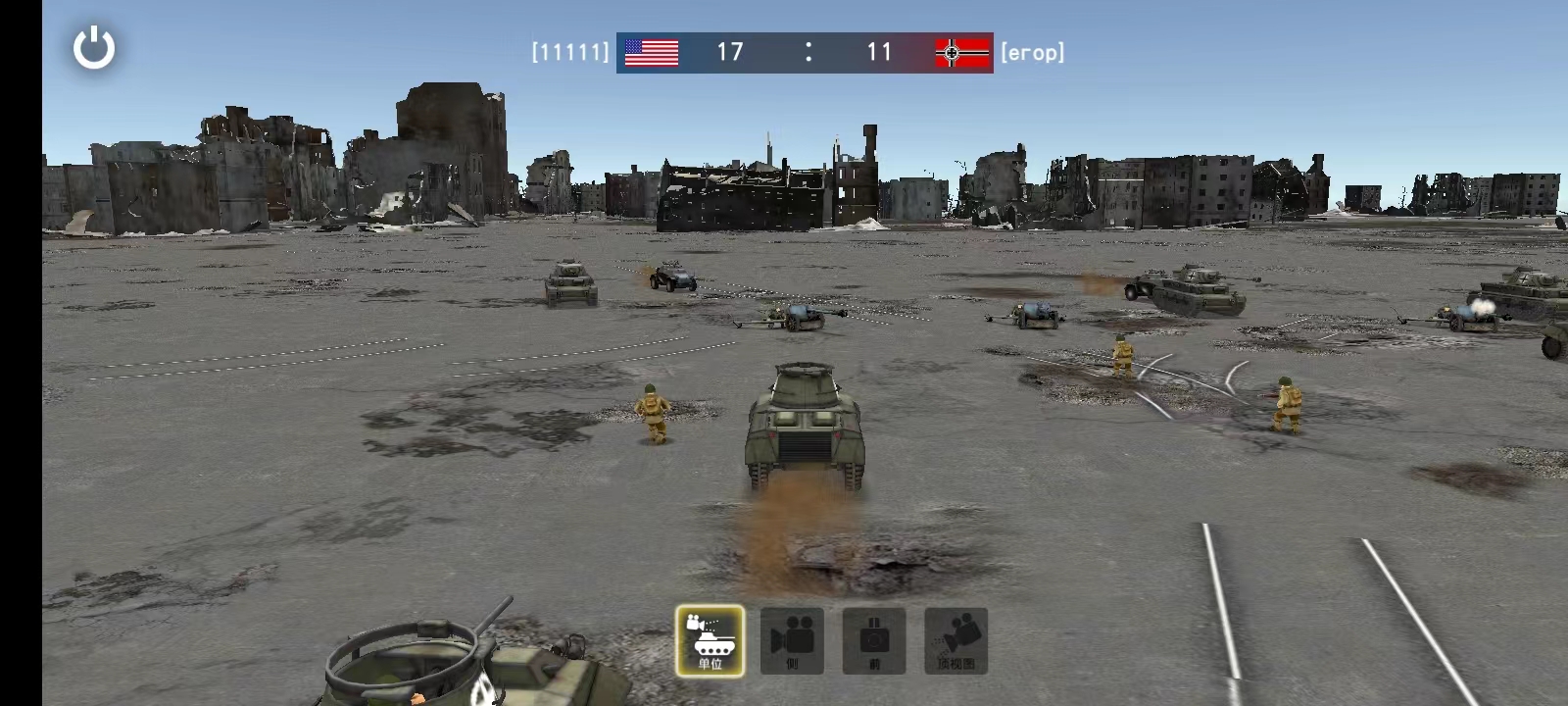Choose the top-down camera view (顶视图)
1568x706 pixels.
(955, 640)
